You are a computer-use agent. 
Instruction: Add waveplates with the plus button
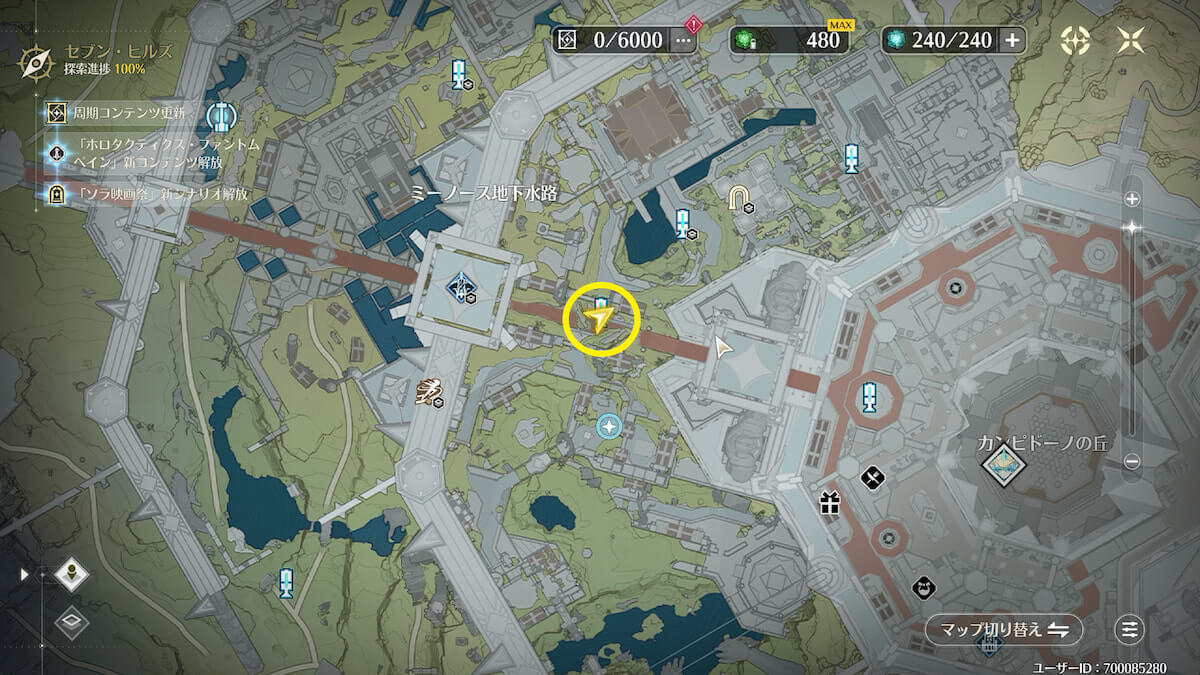tap(1012, 40)
